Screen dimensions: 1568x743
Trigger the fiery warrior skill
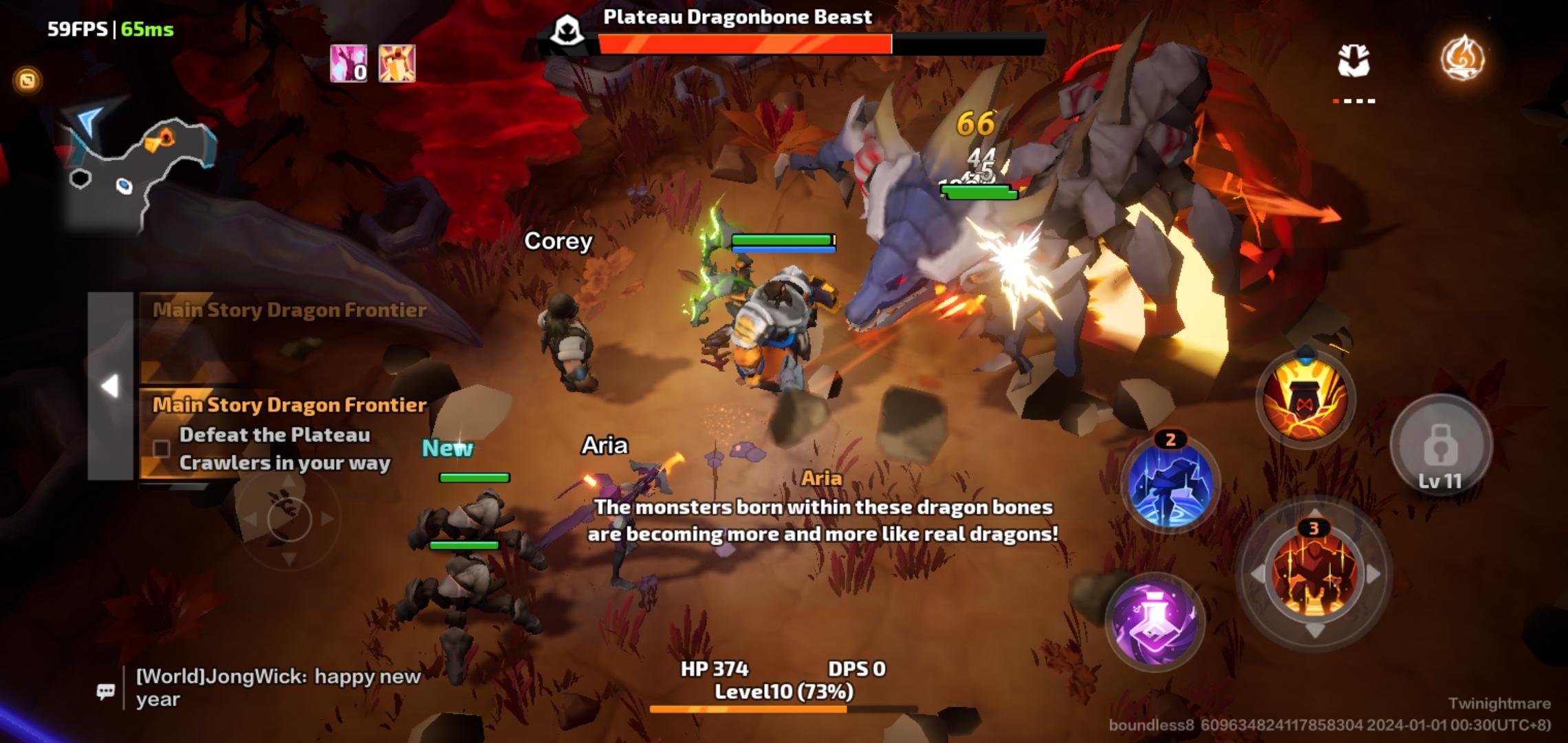coord(1314,574)
